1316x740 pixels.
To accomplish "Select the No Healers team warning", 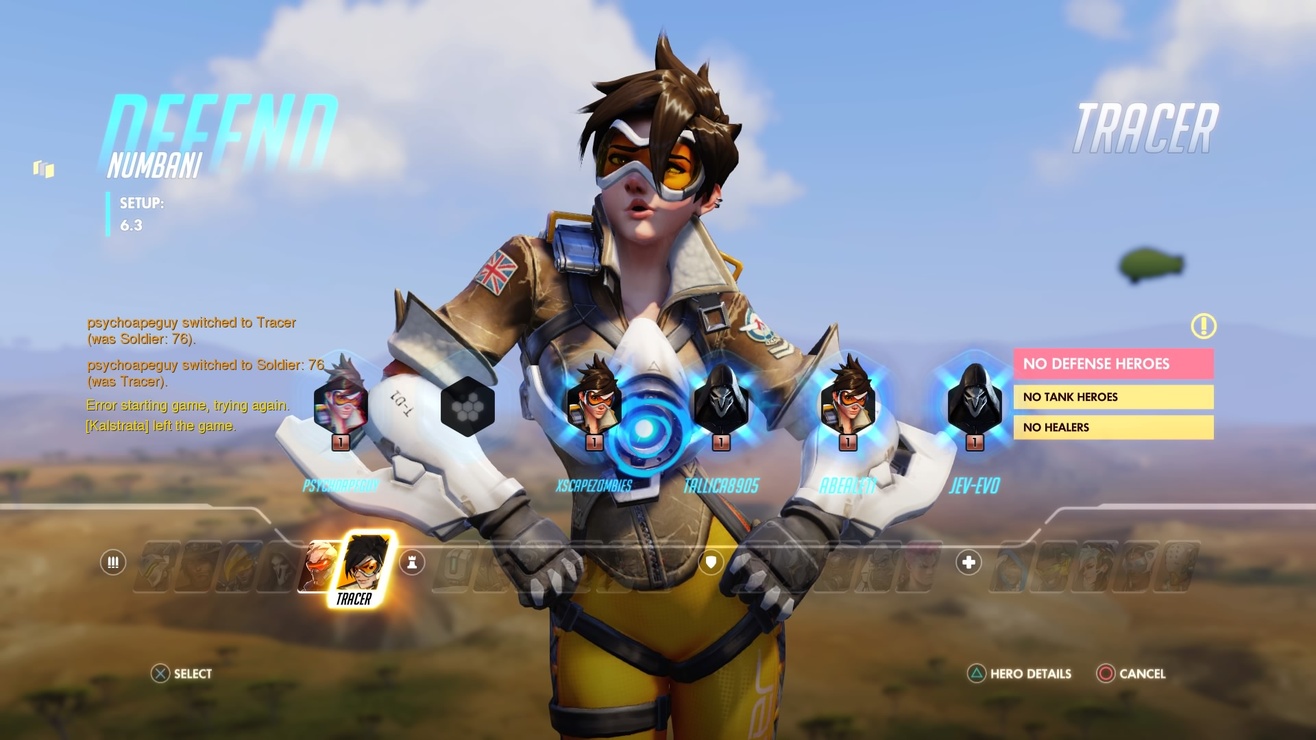I will (x=1113, y=427).
